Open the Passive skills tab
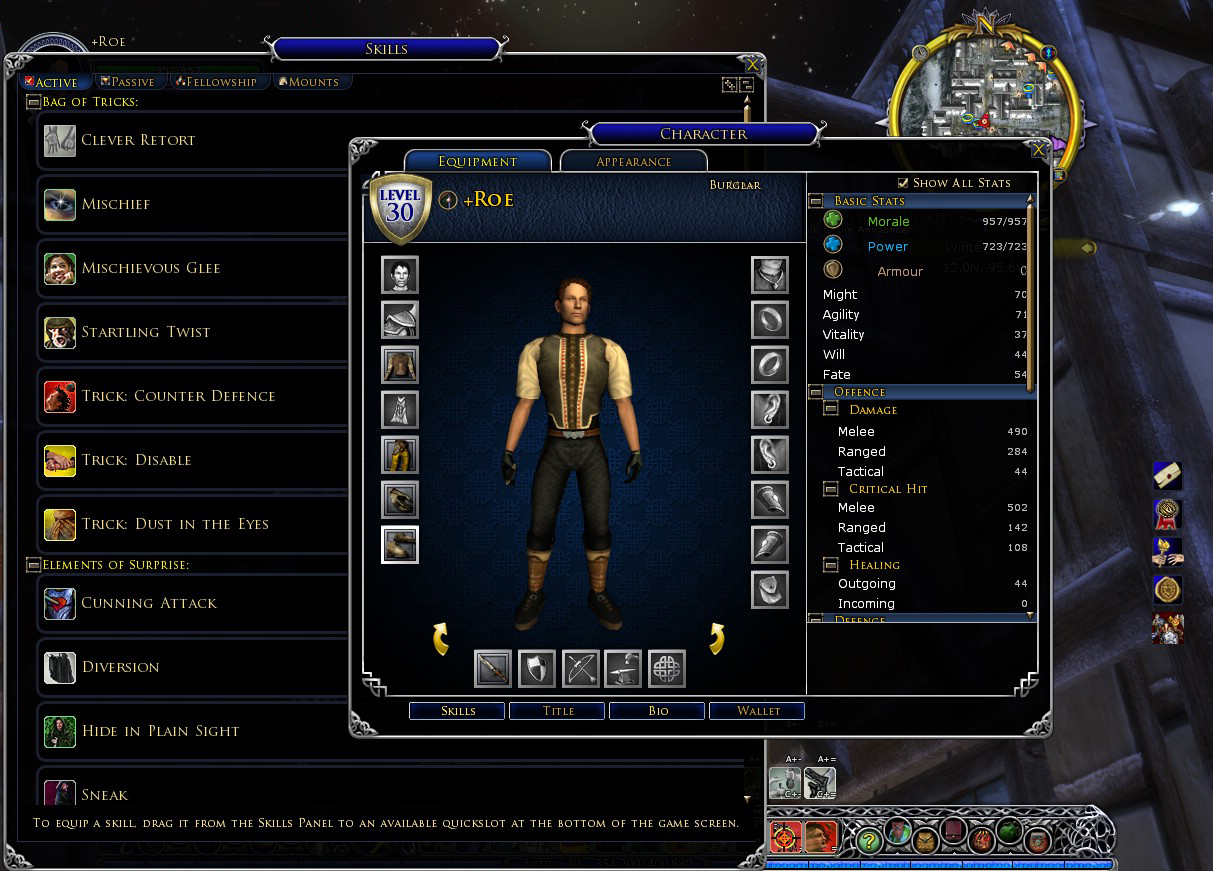This screenshot has height=871, width=1213. pos(126,82)
